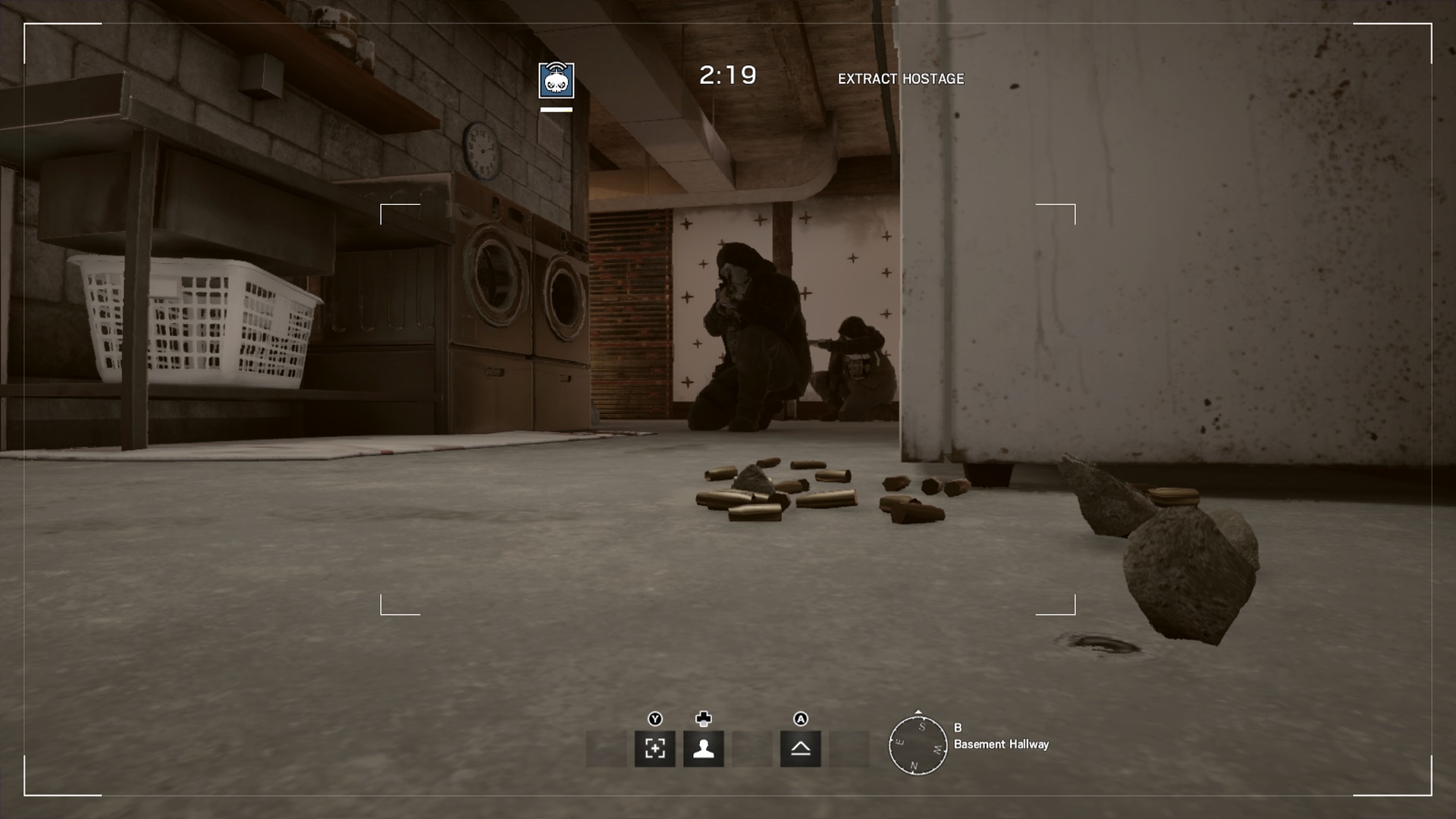Select the drone jump chevron icon

801,750
